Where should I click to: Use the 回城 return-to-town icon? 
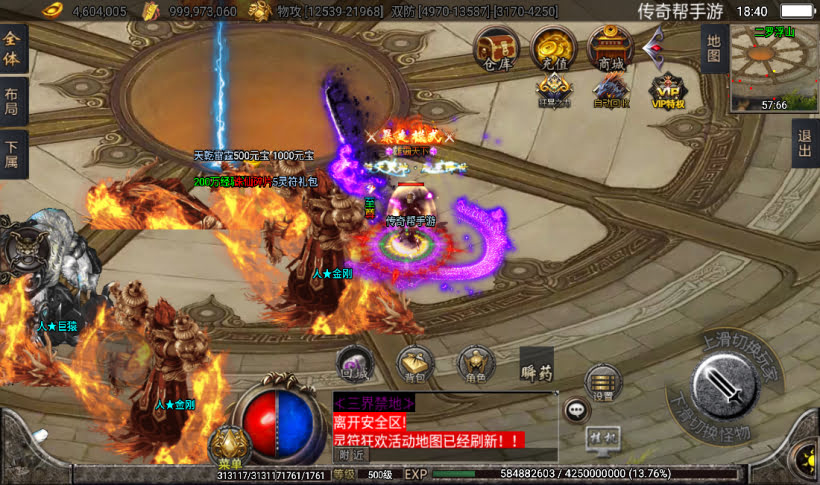pyautogui.click(x=355, y=365)
